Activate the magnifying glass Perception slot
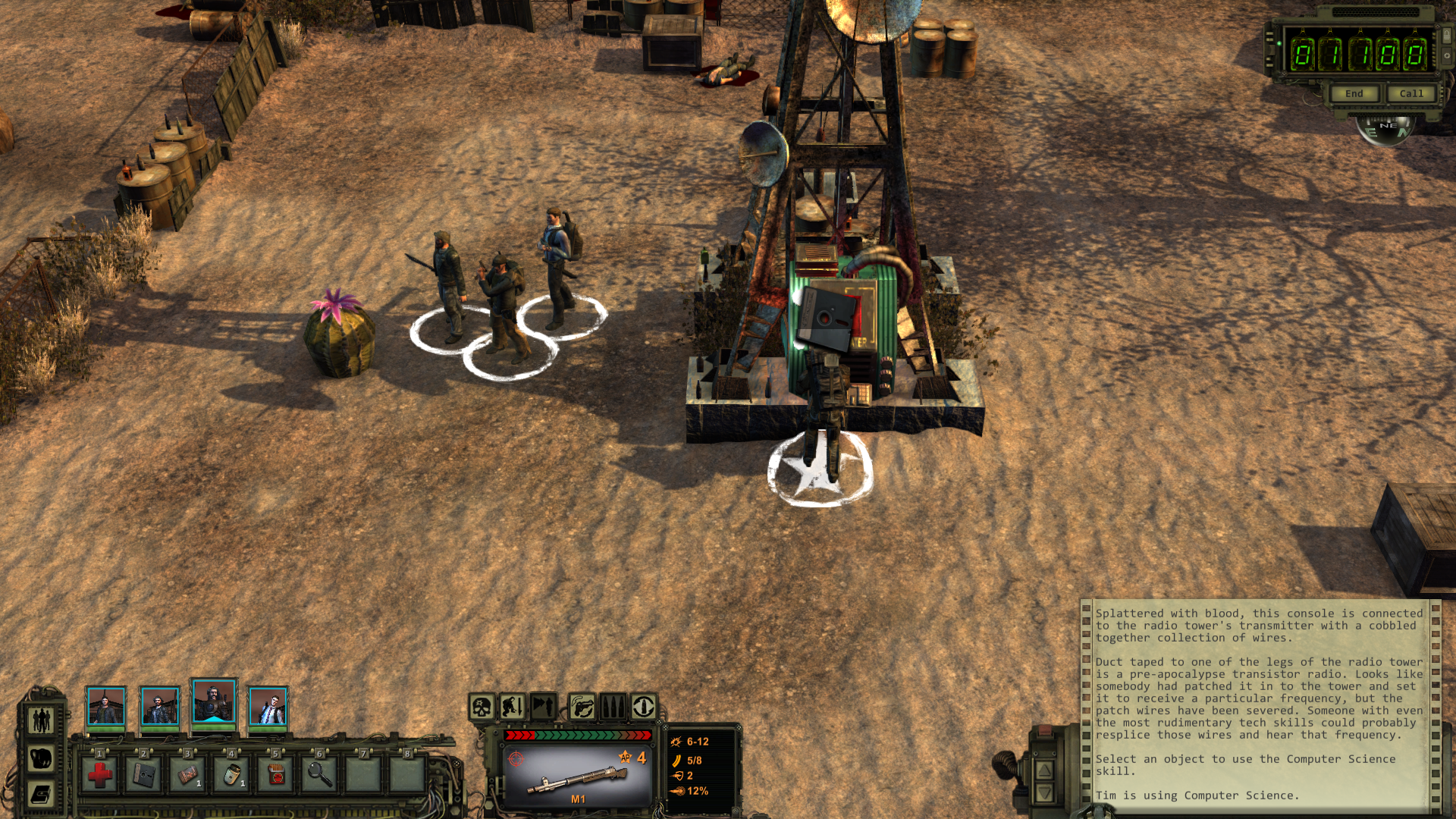The image size is (1456, 819). pos(320,774)
